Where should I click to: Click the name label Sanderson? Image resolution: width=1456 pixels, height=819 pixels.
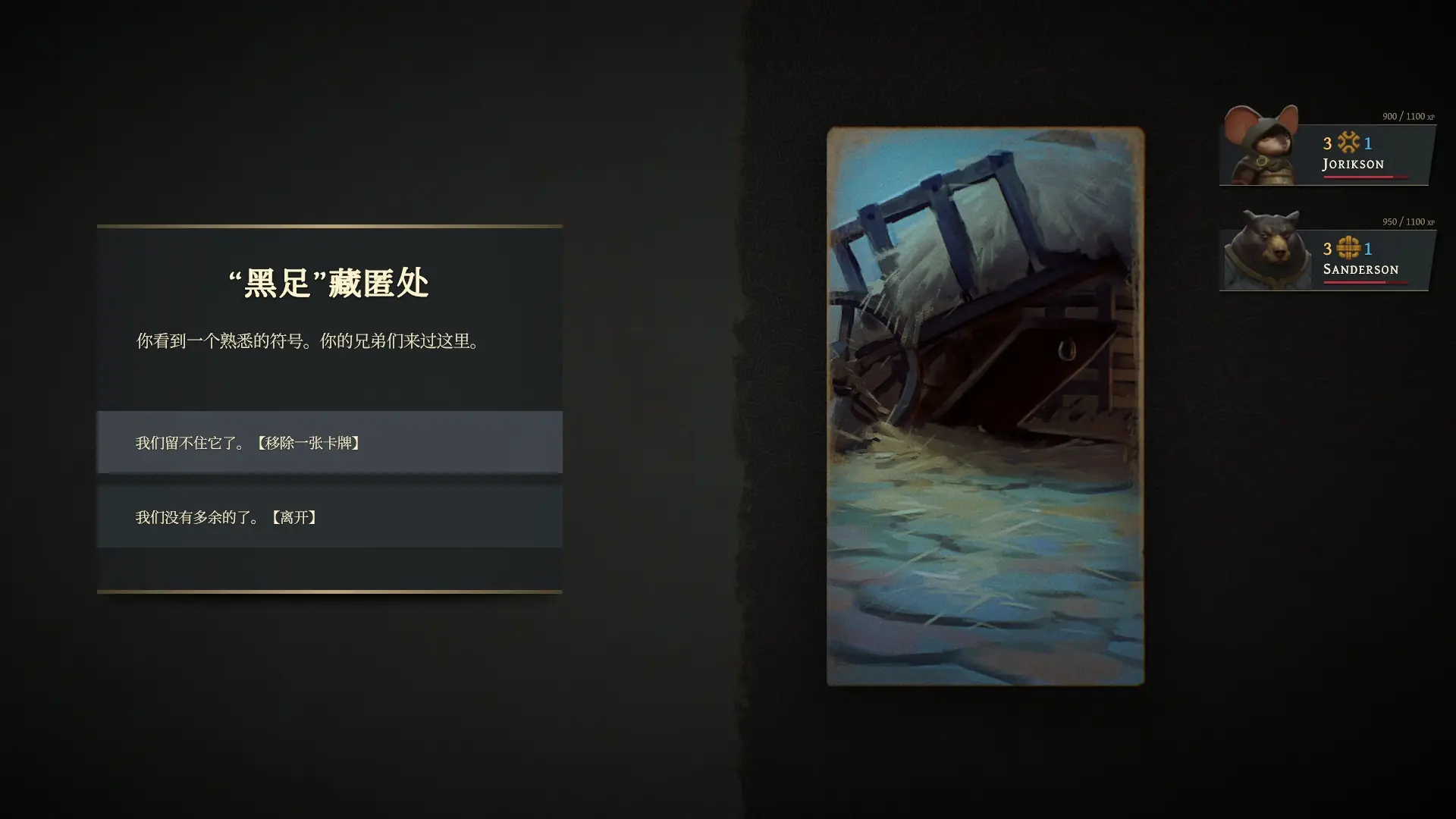tap(1360, 269)
